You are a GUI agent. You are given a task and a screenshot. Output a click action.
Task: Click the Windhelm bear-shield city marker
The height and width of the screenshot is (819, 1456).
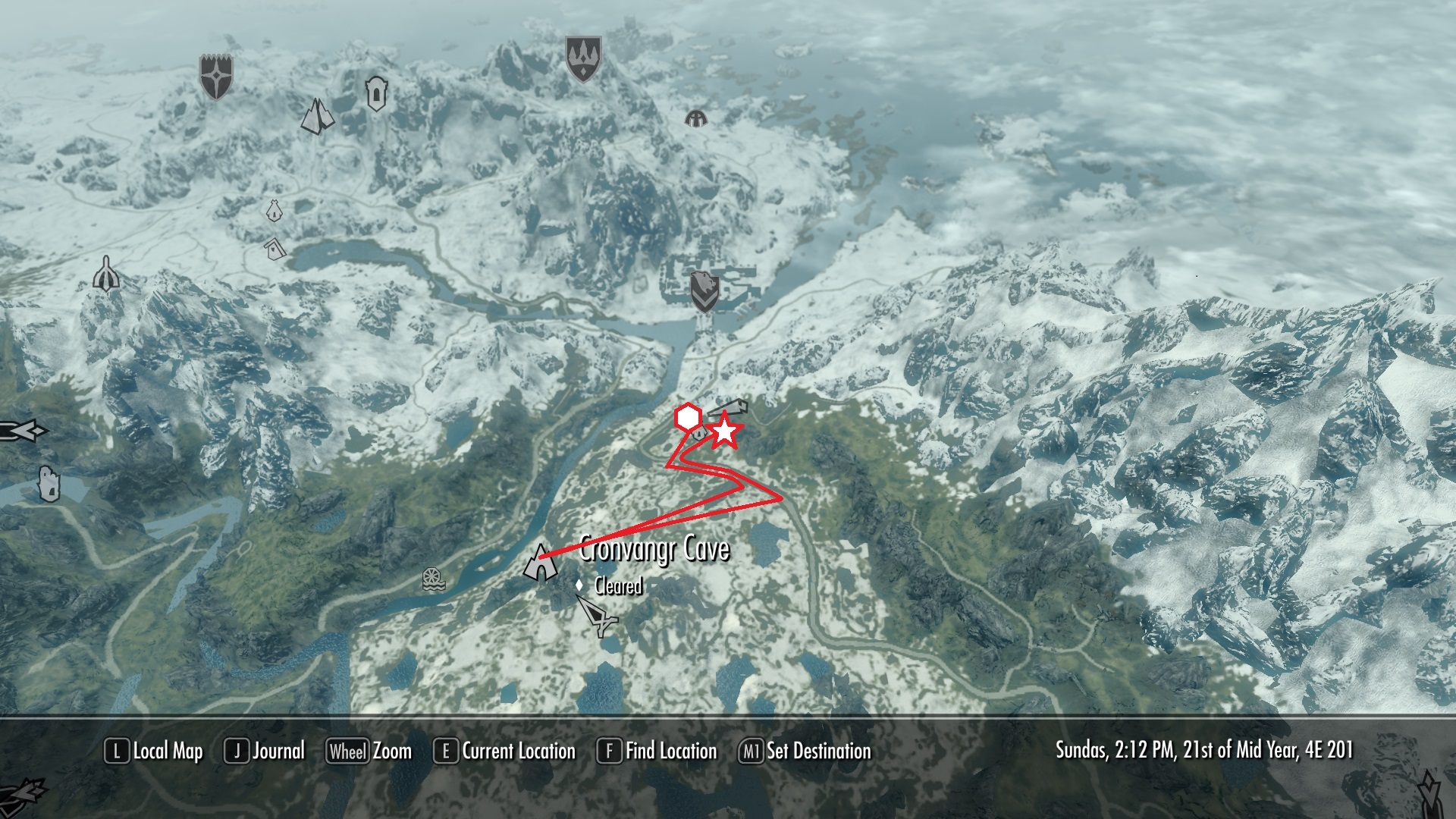click(x=704, y=292)
